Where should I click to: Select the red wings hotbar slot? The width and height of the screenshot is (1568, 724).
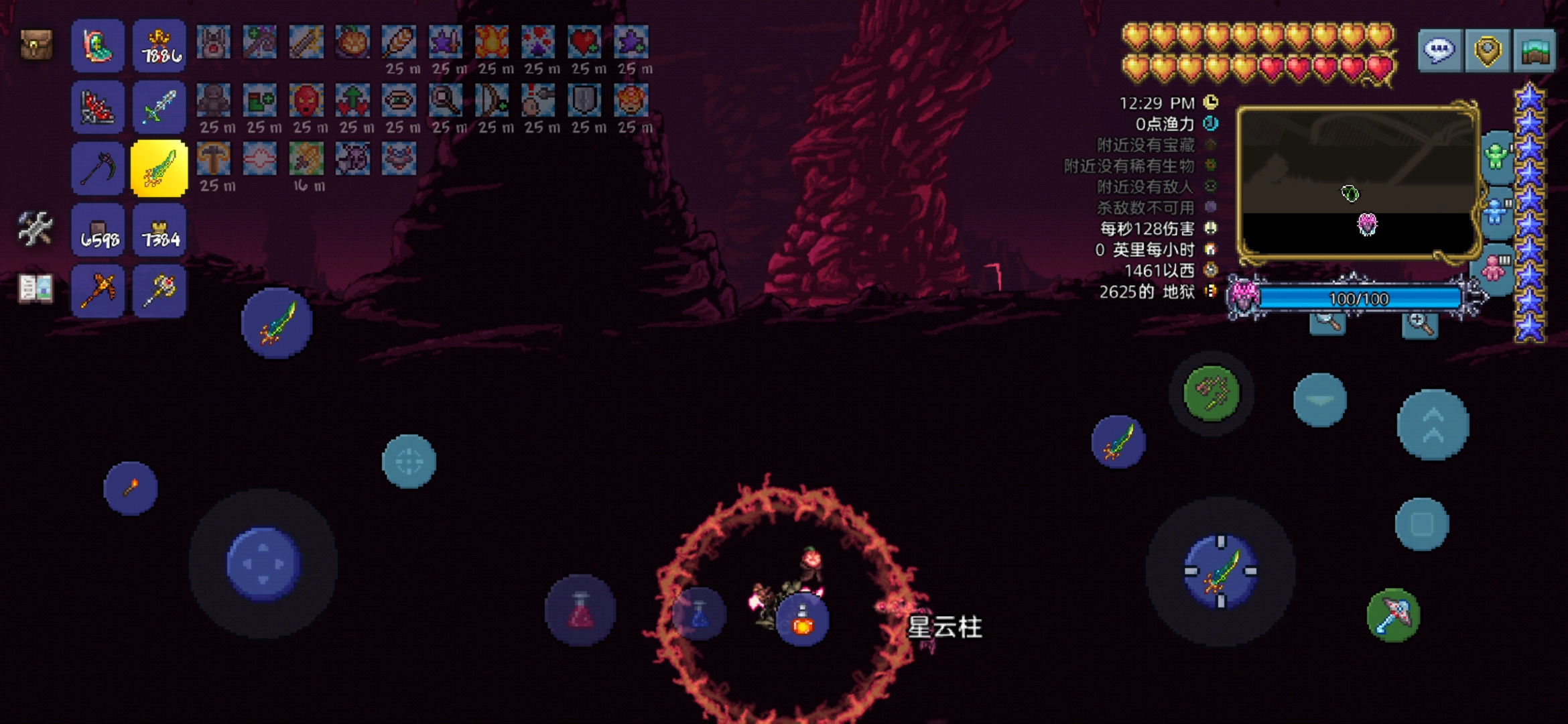pos(98,107)
